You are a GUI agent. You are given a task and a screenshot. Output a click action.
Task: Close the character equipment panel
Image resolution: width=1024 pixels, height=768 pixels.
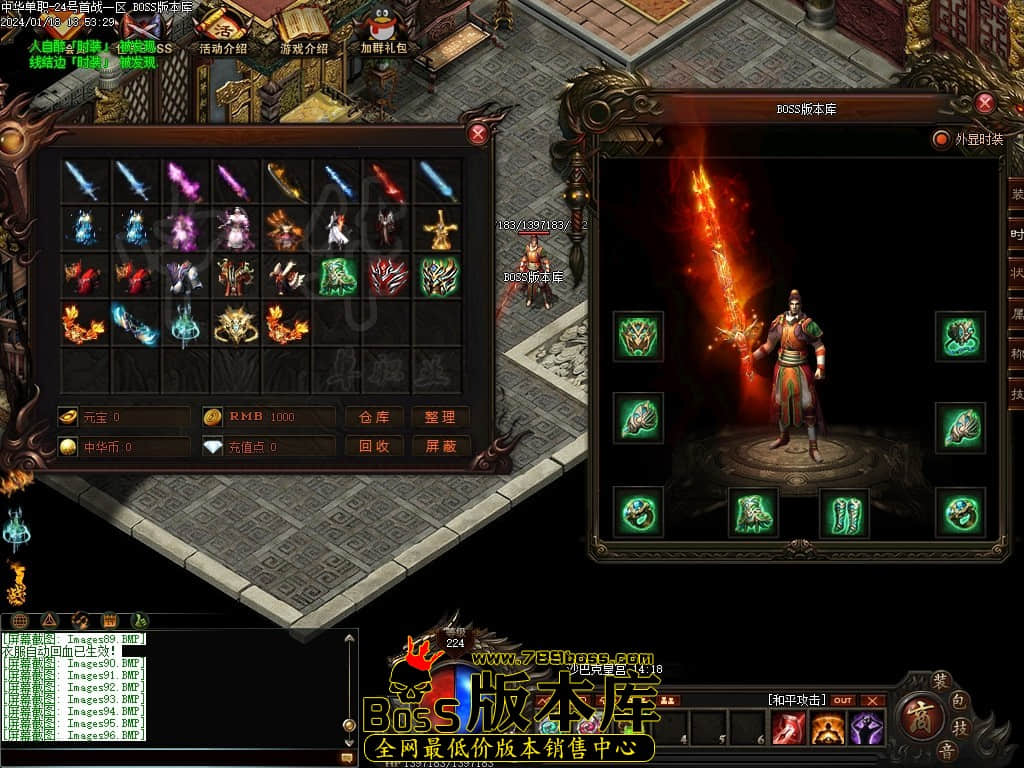click(985, 103)
